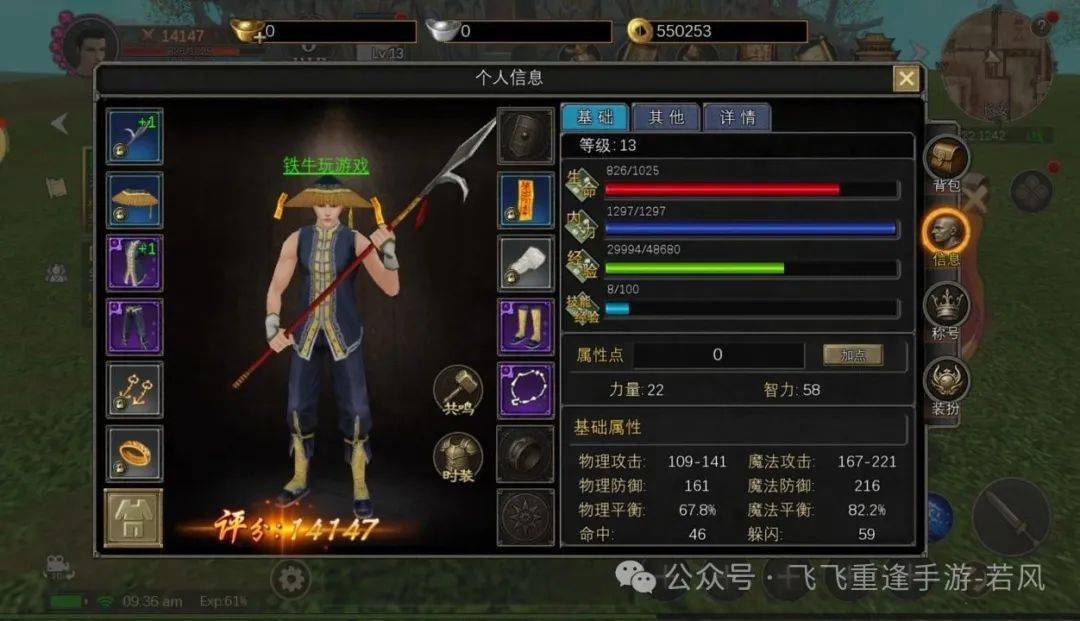The height and width of the screenshot is (621, 1080).
Task: Open the 共鸣 hammer button
Action: 458,390
